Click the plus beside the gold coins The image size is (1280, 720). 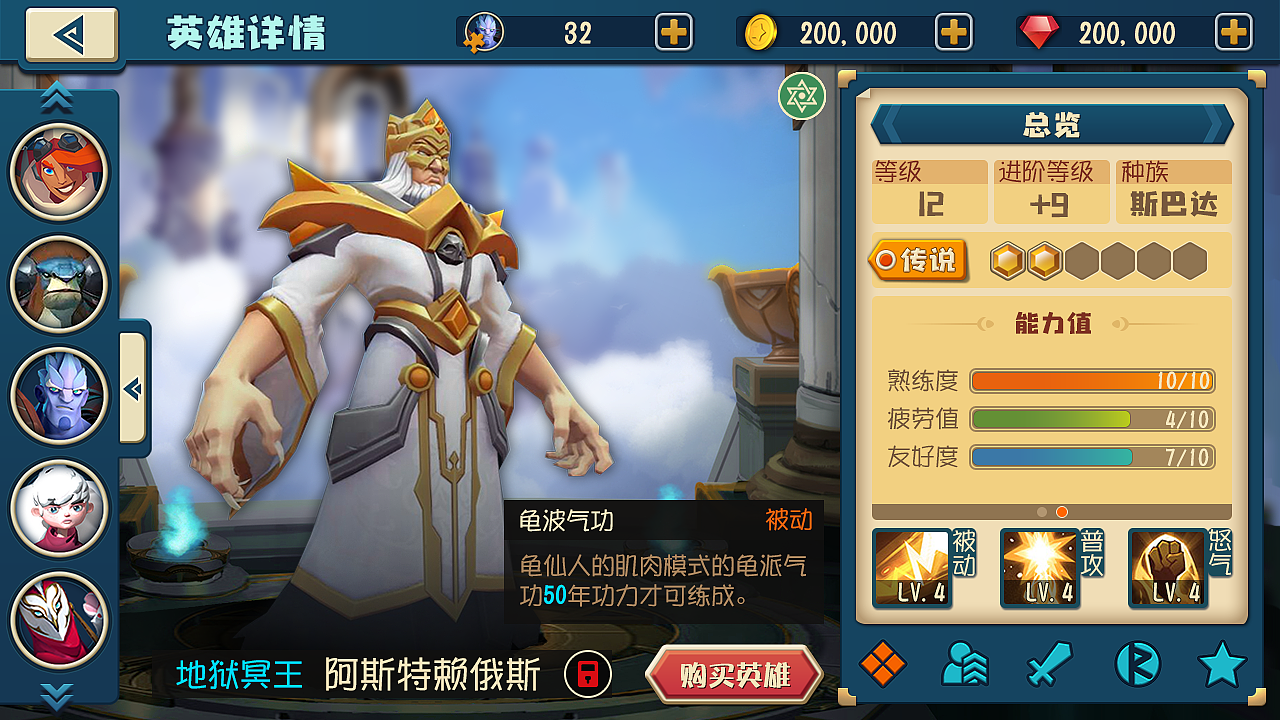pos(954,32)
